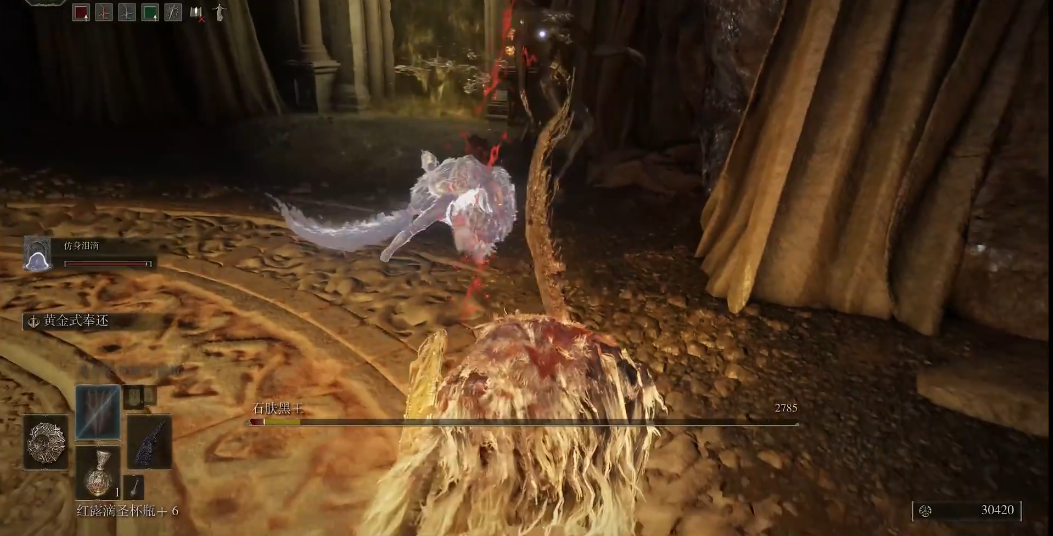Click the blue-highlighted spell slot

tap(98, 411)
